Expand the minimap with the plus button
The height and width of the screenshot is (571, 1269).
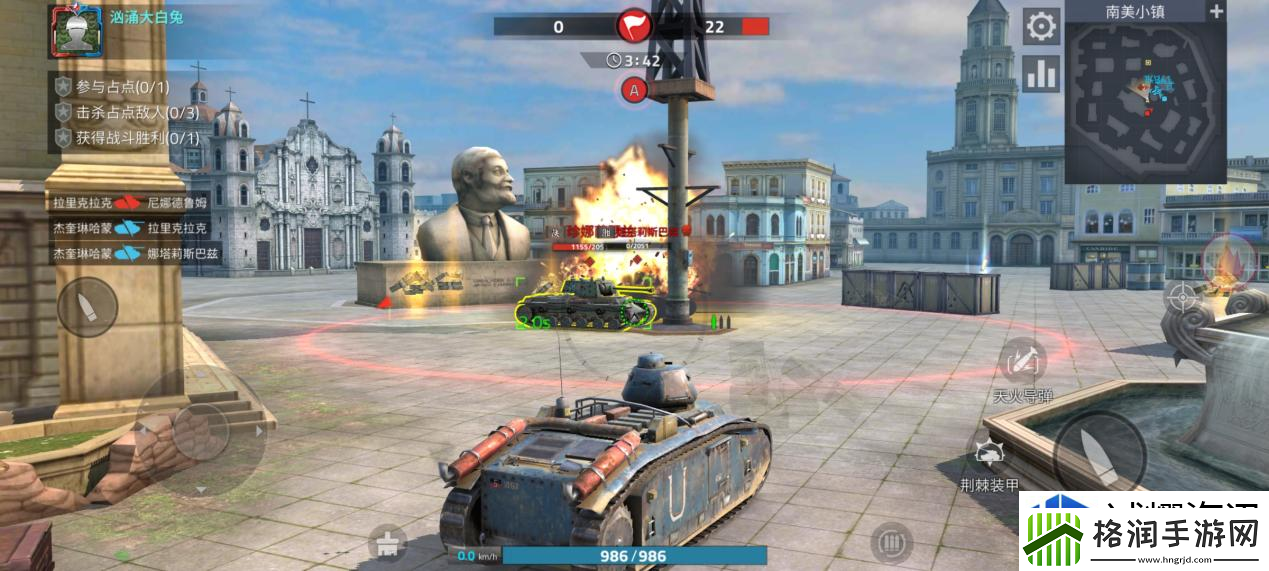pyautogui.click(x=1216, y=12)
